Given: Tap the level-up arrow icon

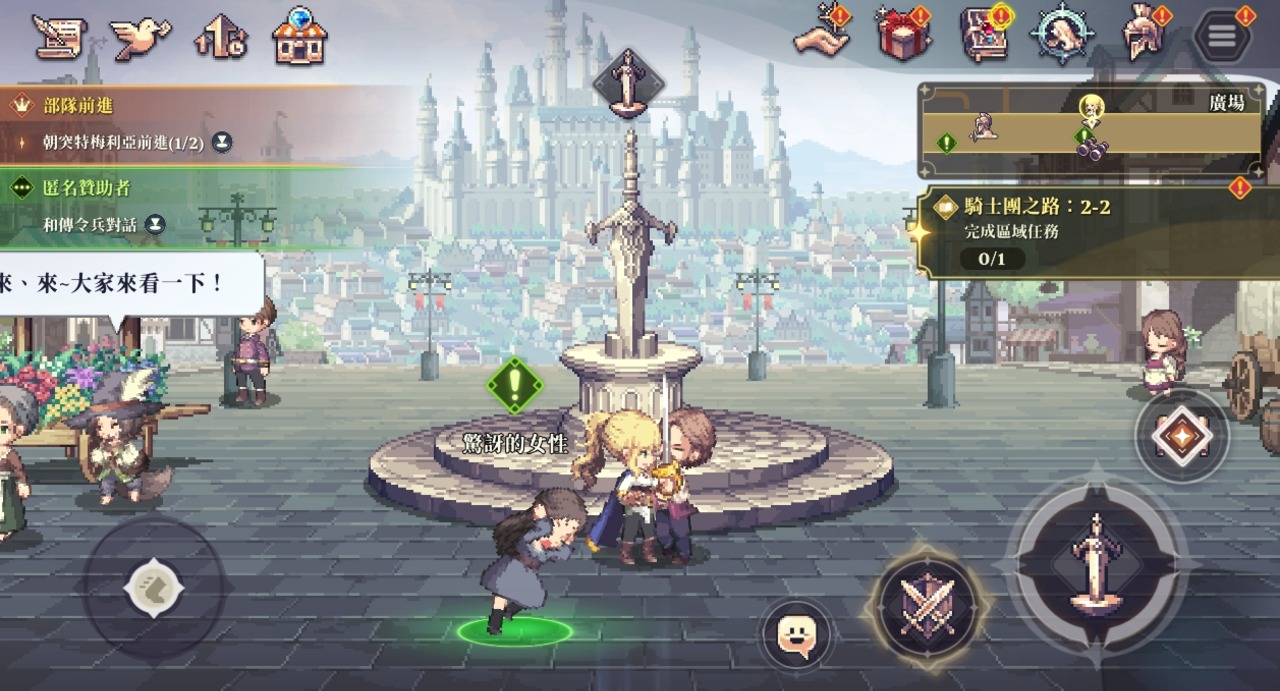Looking at the screenshot, I should coord(220,38).
